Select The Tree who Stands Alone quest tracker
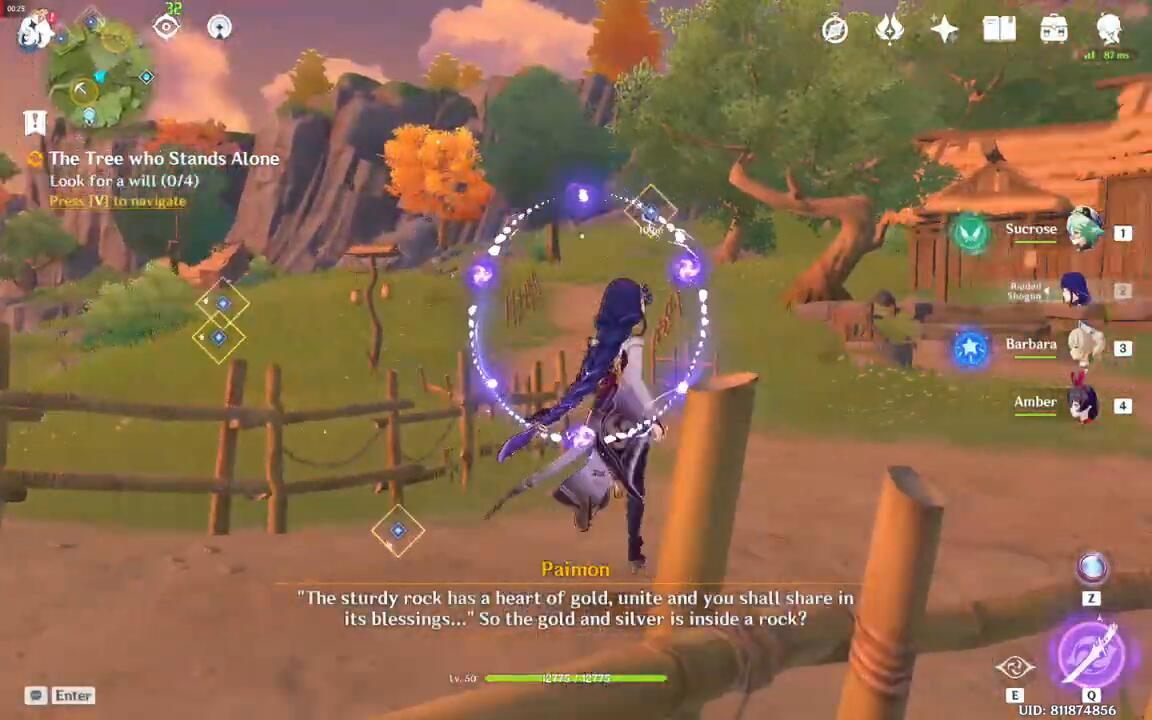The height and width of the screenshot is (720, 1152). click(164, 159)
